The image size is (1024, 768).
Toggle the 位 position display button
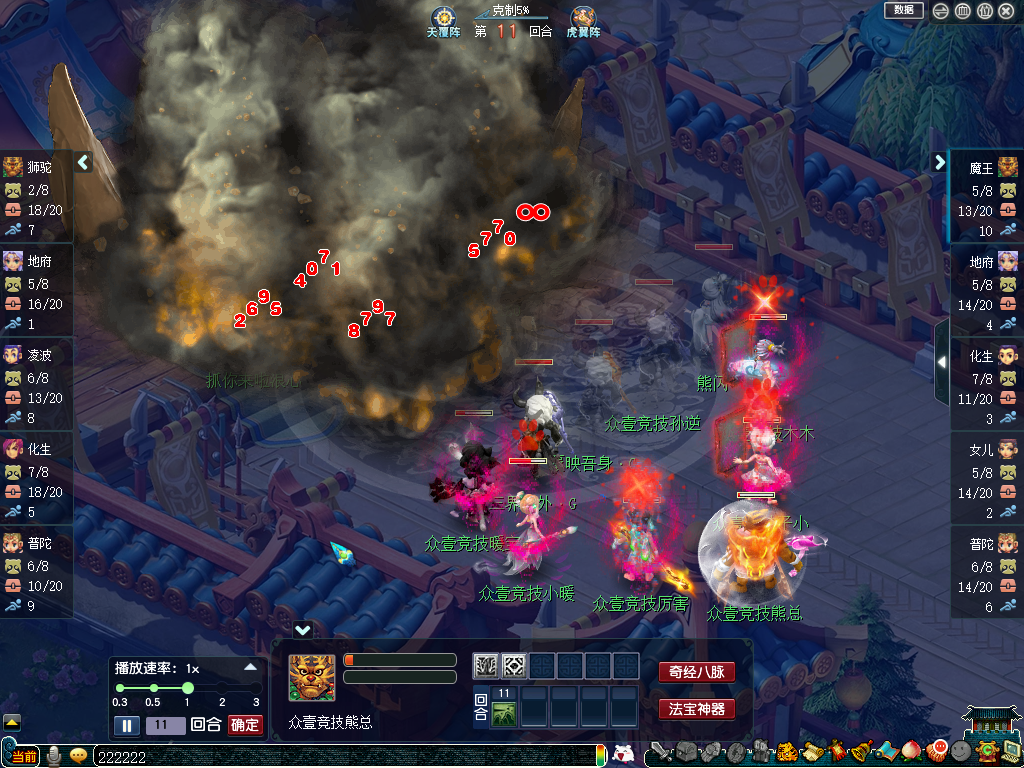point(984,11)
